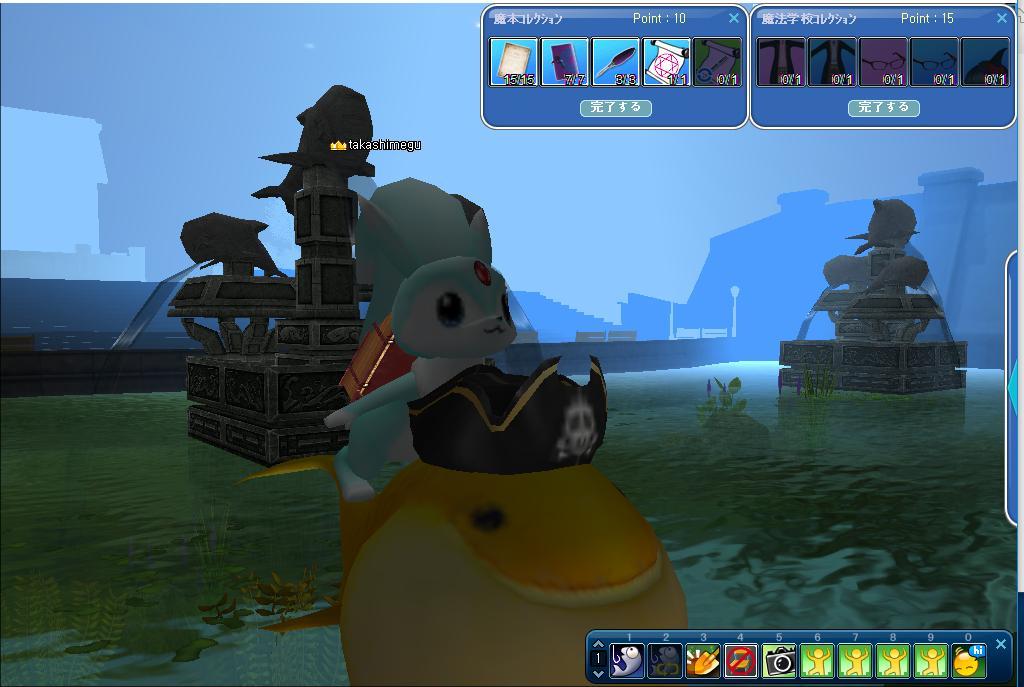This screenshot has width=1024, height=687.
Task: Open the camera screenshot tool
Action: [x=779, y=660]
